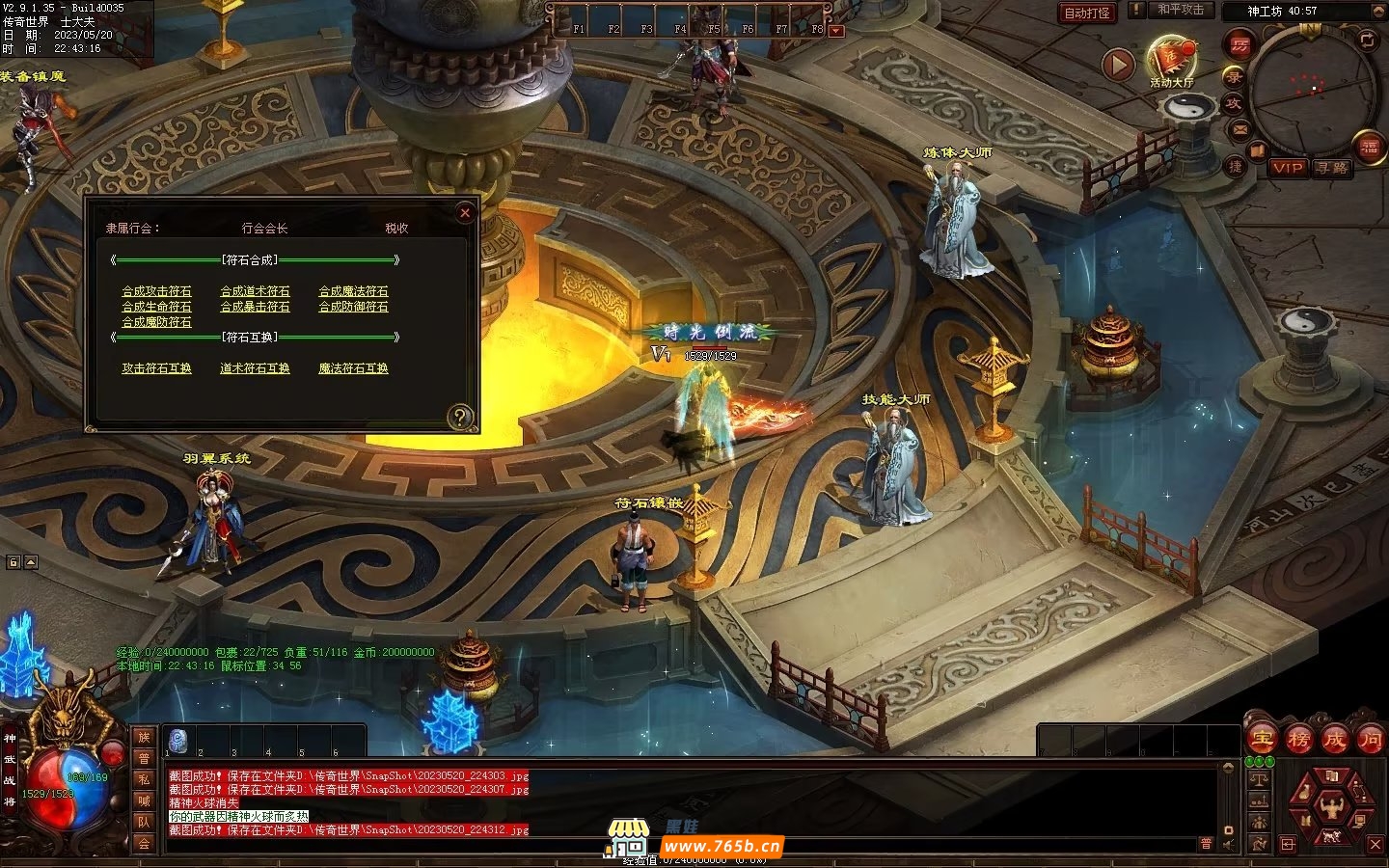Choose the 合成暴击符石 link
This screenshot has height=868, width=1389.
click(x=255, y=307)
